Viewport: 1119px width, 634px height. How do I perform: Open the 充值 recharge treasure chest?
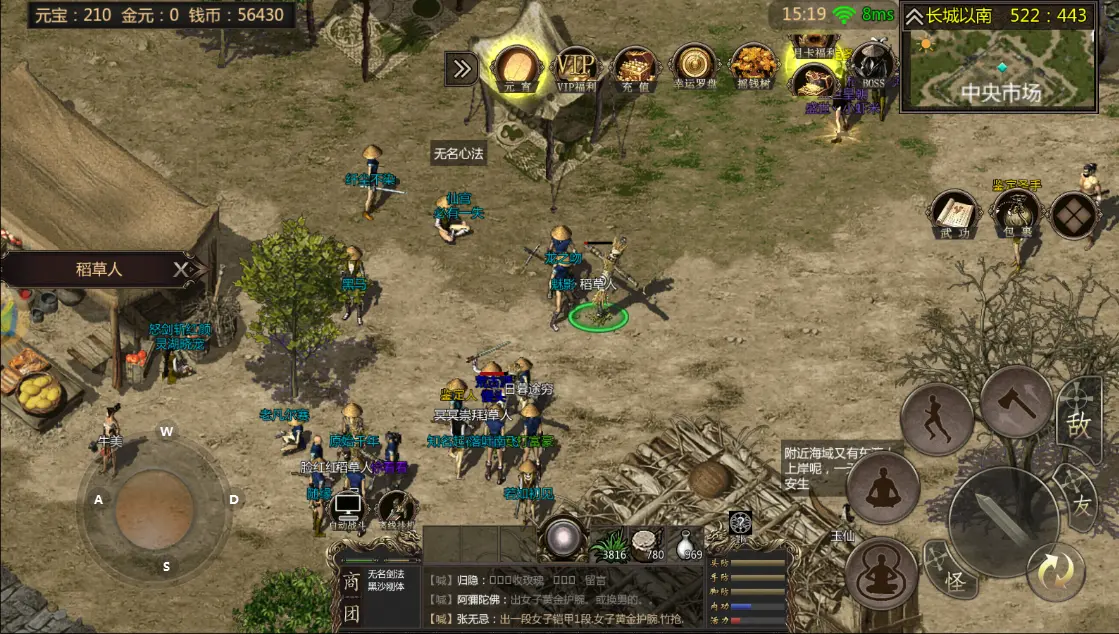(632, 67)
